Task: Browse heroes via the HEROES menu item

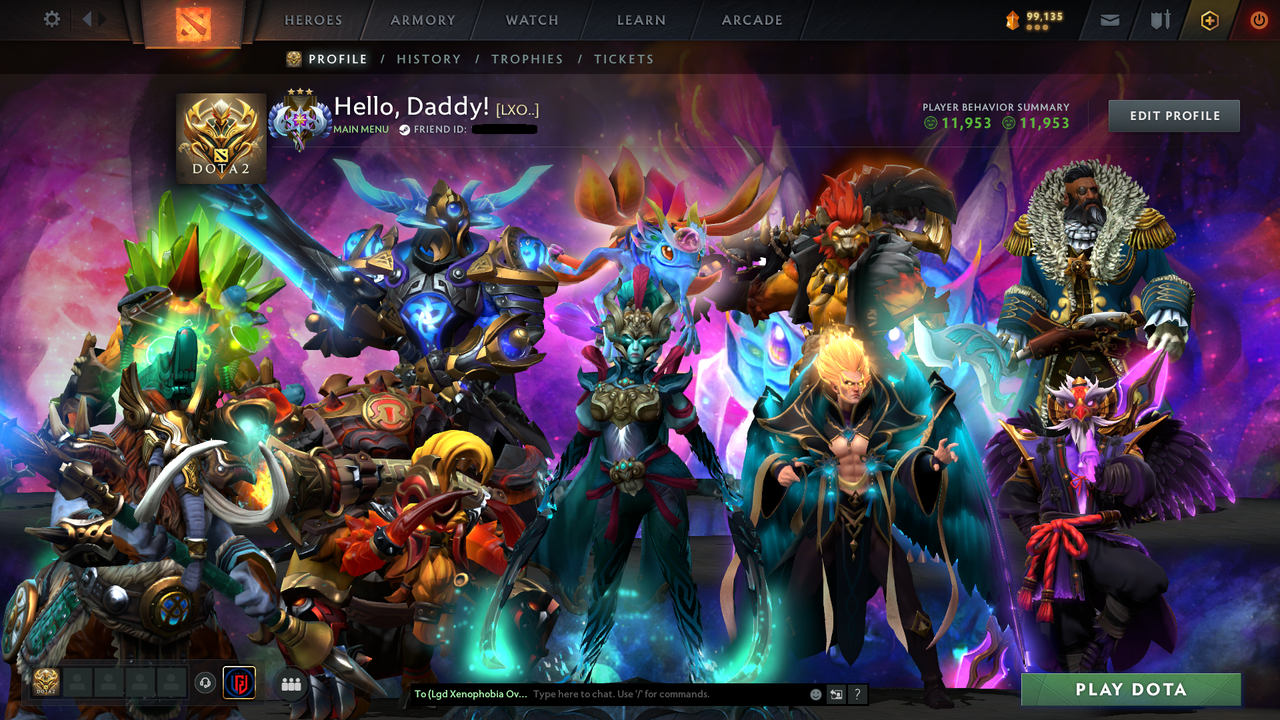Action: [x=313, y=20]
